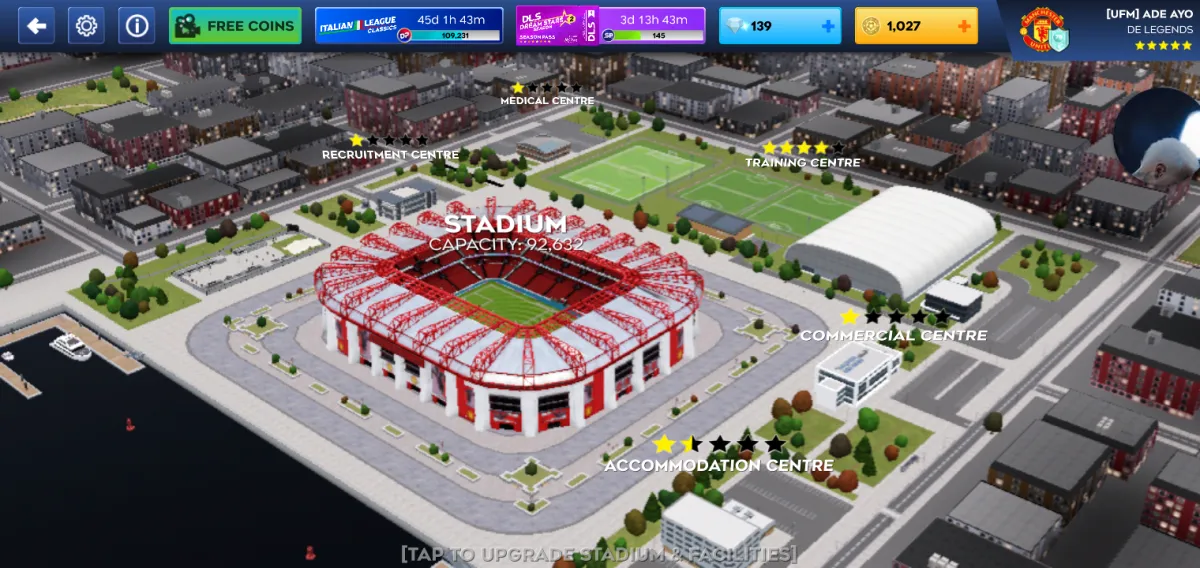Show the info panel
Viewport: 1200px width, 568px height.
137,26
